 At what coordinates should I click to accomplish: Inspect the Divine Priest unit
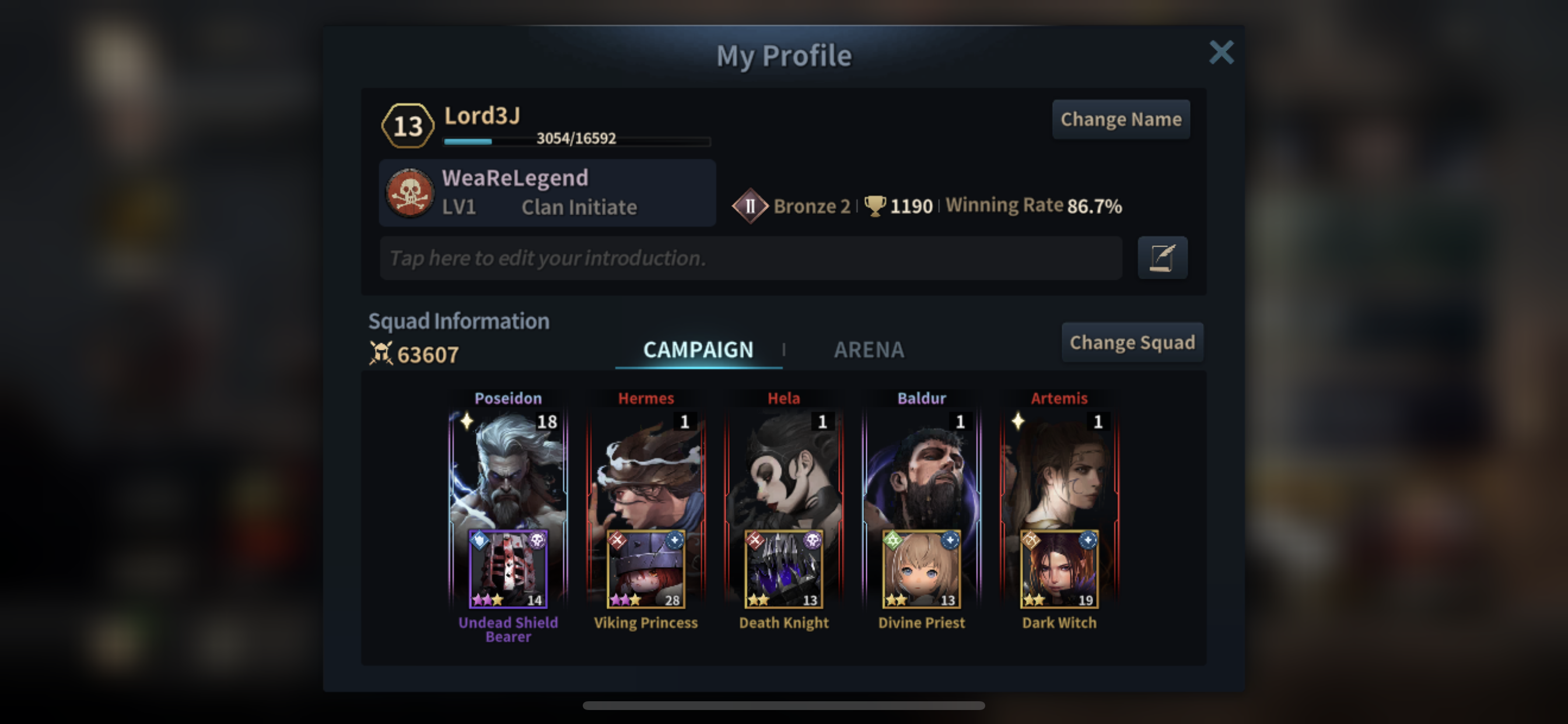pyautogui.click(x=922, y=570)
